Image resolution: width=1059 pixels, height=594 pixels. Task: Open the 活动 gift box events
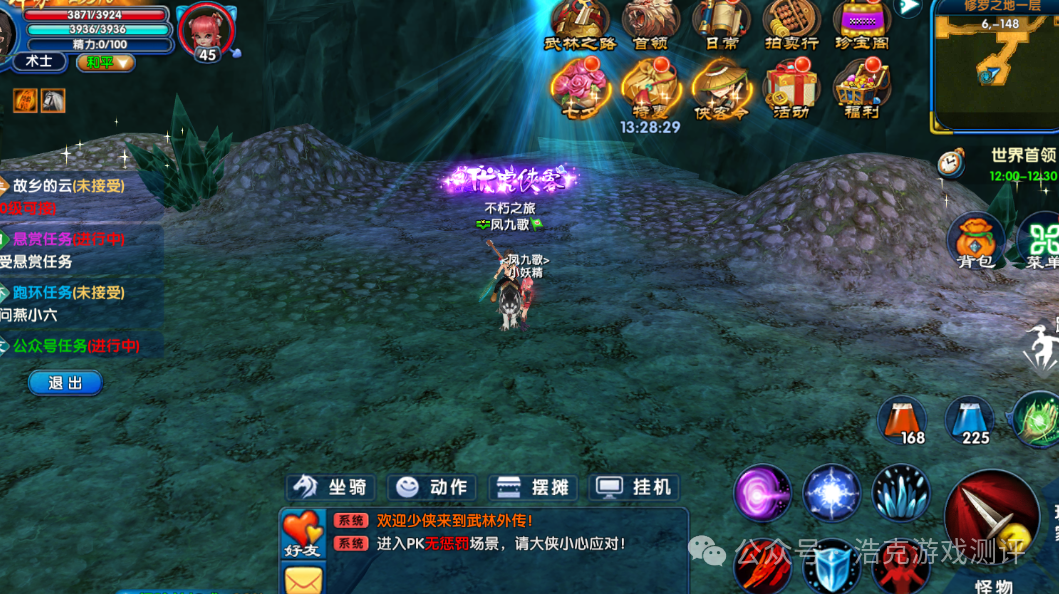tap(791, 88)
